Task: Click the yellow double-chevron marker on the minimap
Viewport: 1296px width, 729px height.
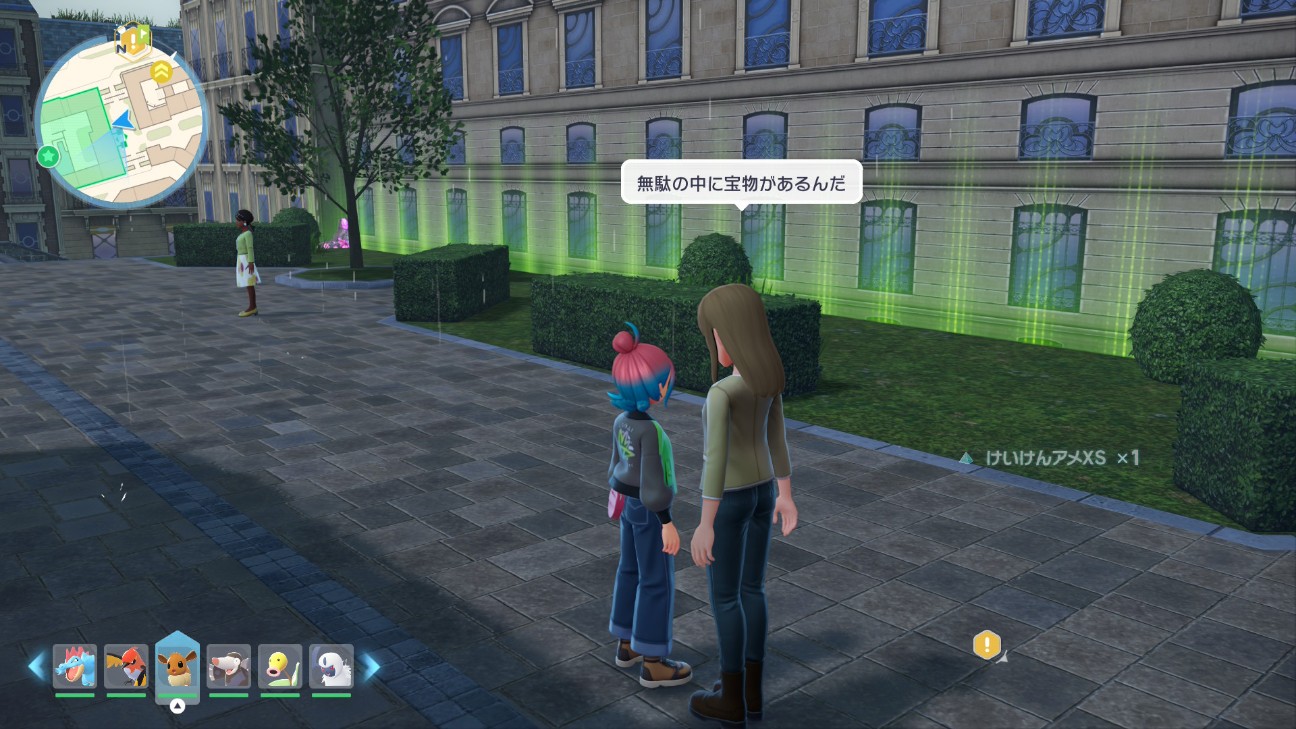Action: 161,70
